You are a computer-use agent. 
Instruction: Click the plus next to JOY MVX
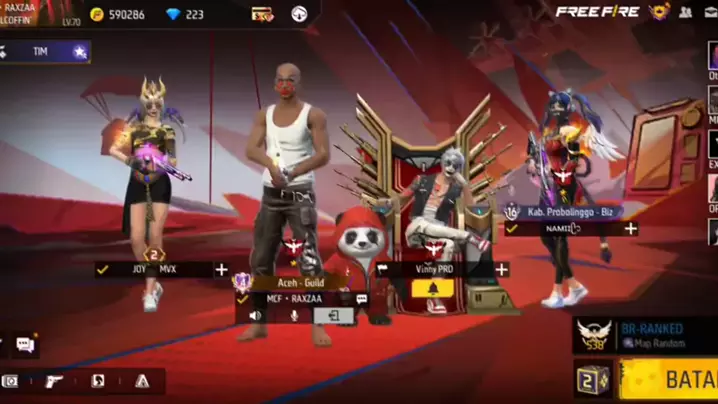[x=221, y=269]
